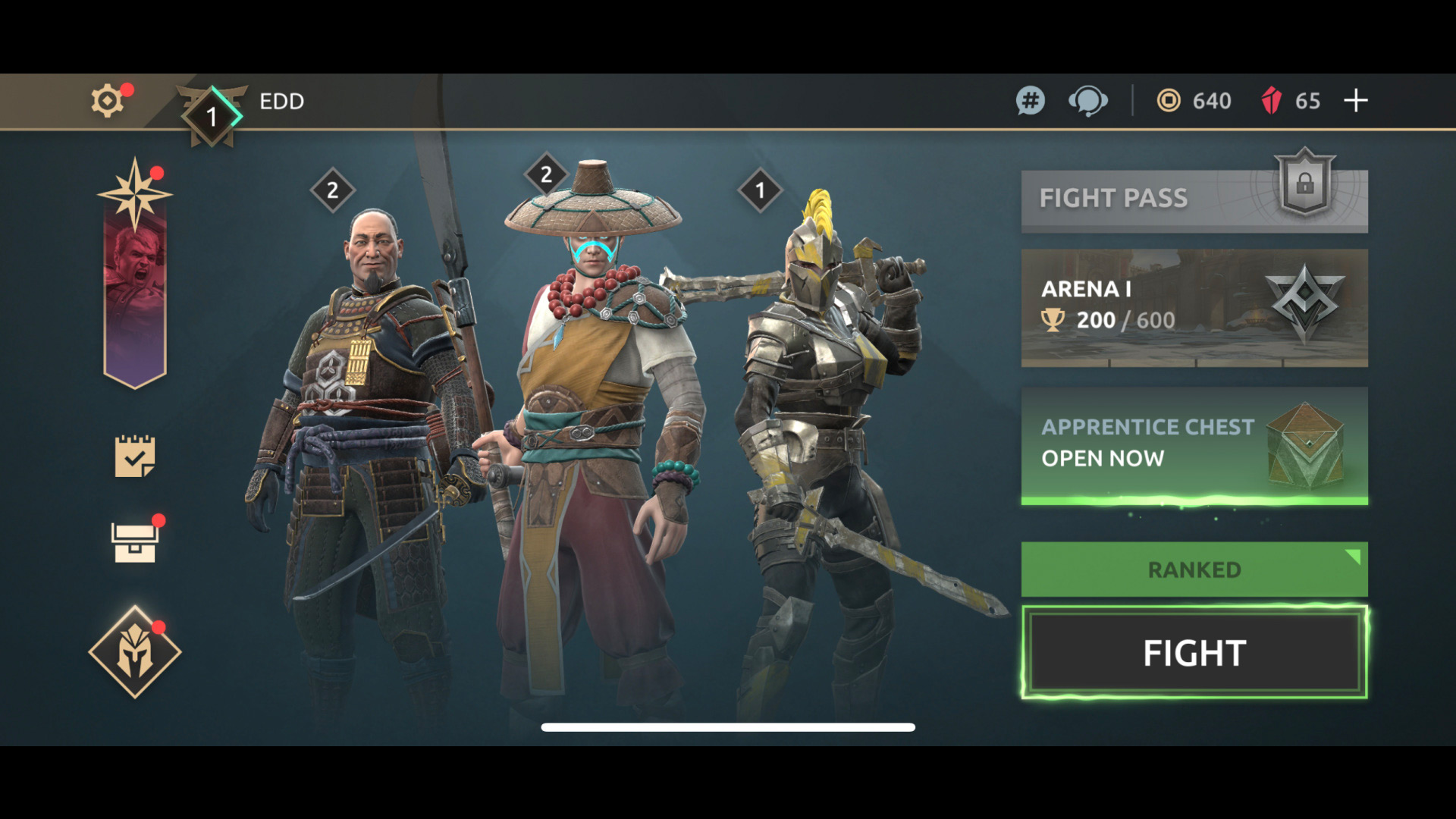Open the settings gear icon

(x=108, y=101)
